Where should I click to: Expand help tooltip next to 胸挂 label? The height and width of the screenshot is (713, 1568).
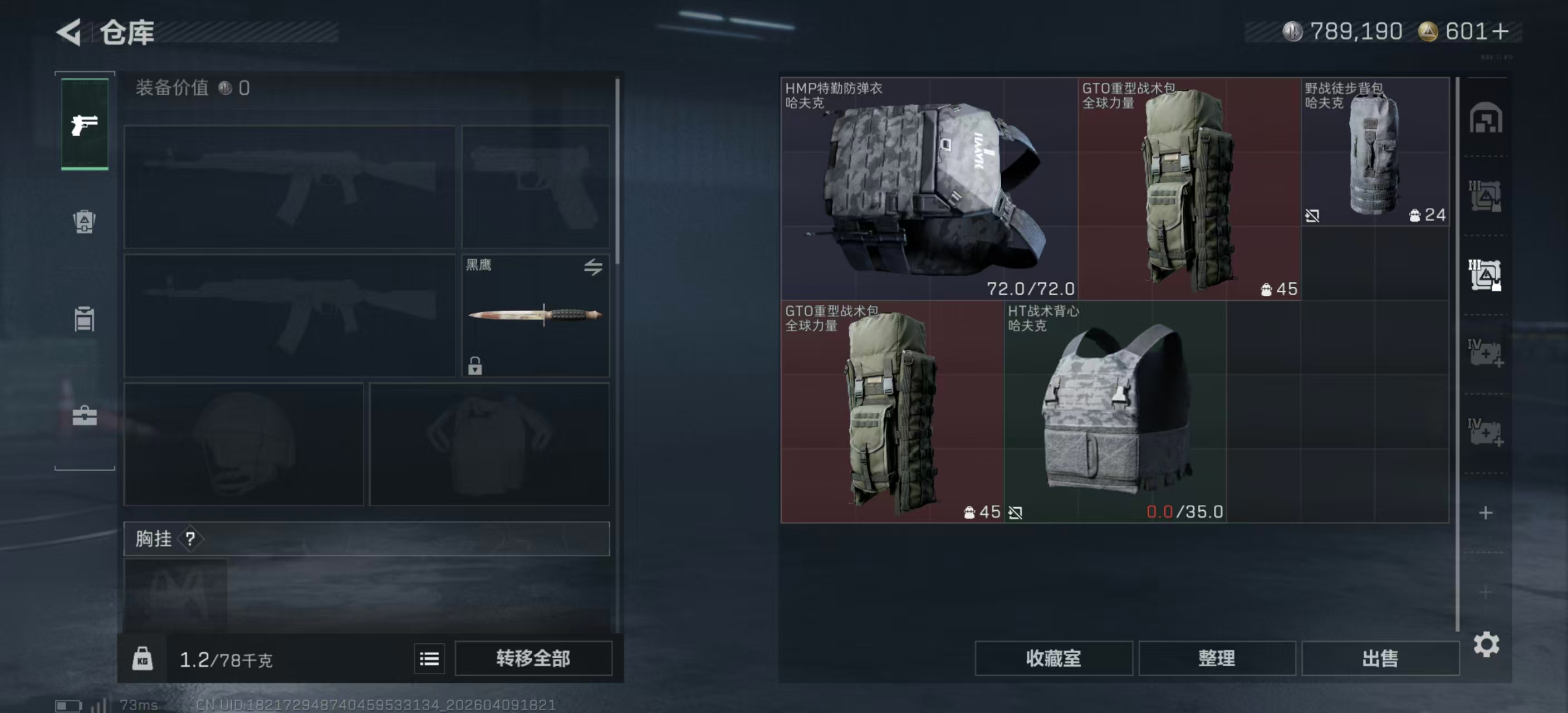(190, 539)
